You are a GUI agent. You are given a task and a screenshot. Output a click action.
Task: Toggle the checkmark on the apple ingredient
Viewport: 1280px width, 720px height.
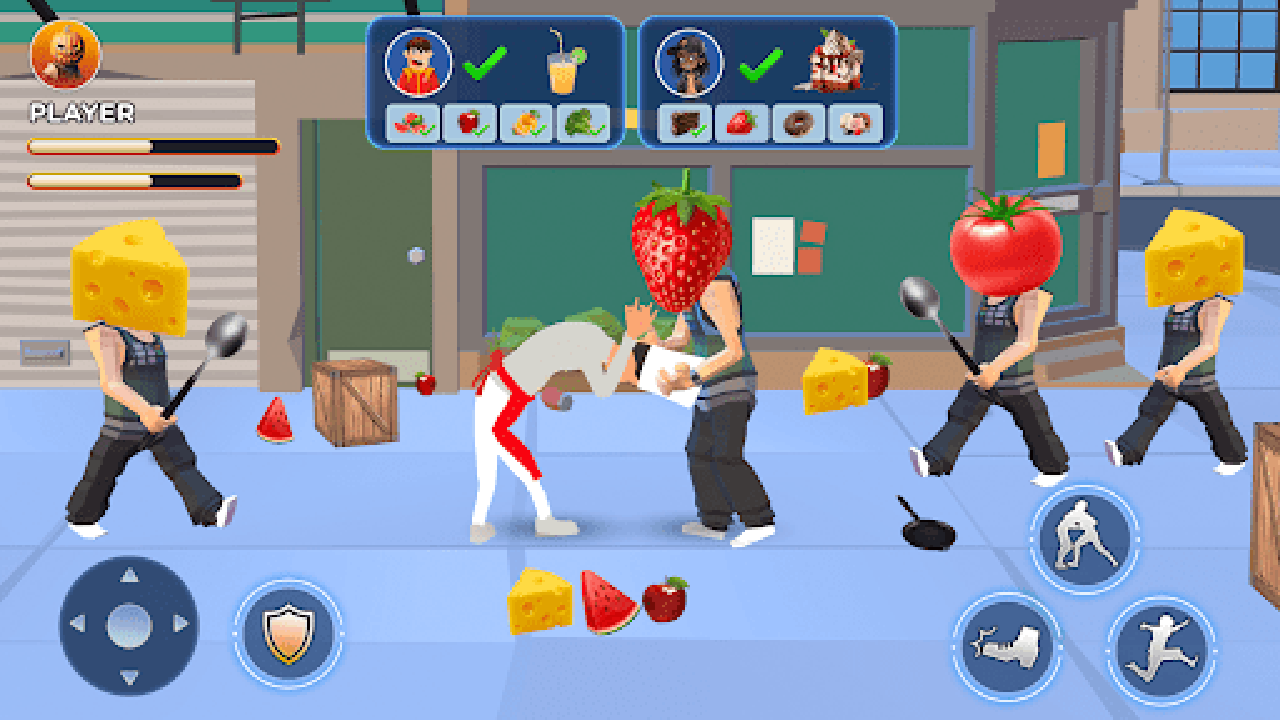coord(470,124)
